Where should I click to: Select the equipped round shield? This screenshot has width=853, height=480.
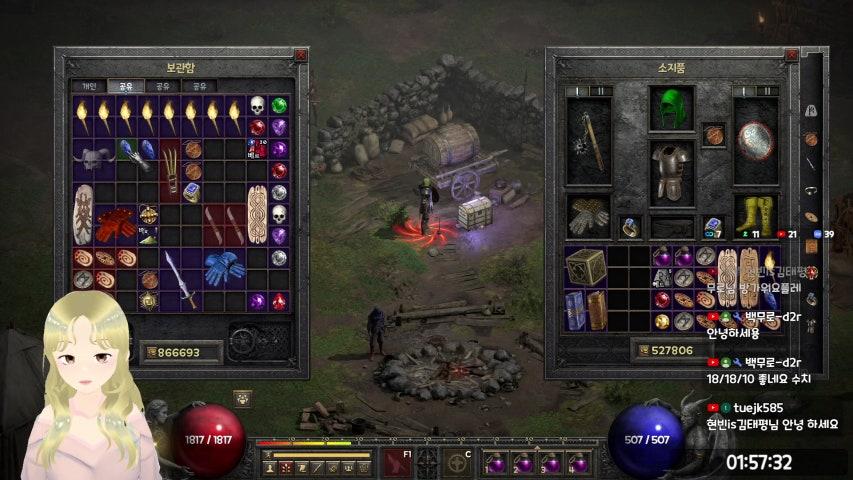755,140
